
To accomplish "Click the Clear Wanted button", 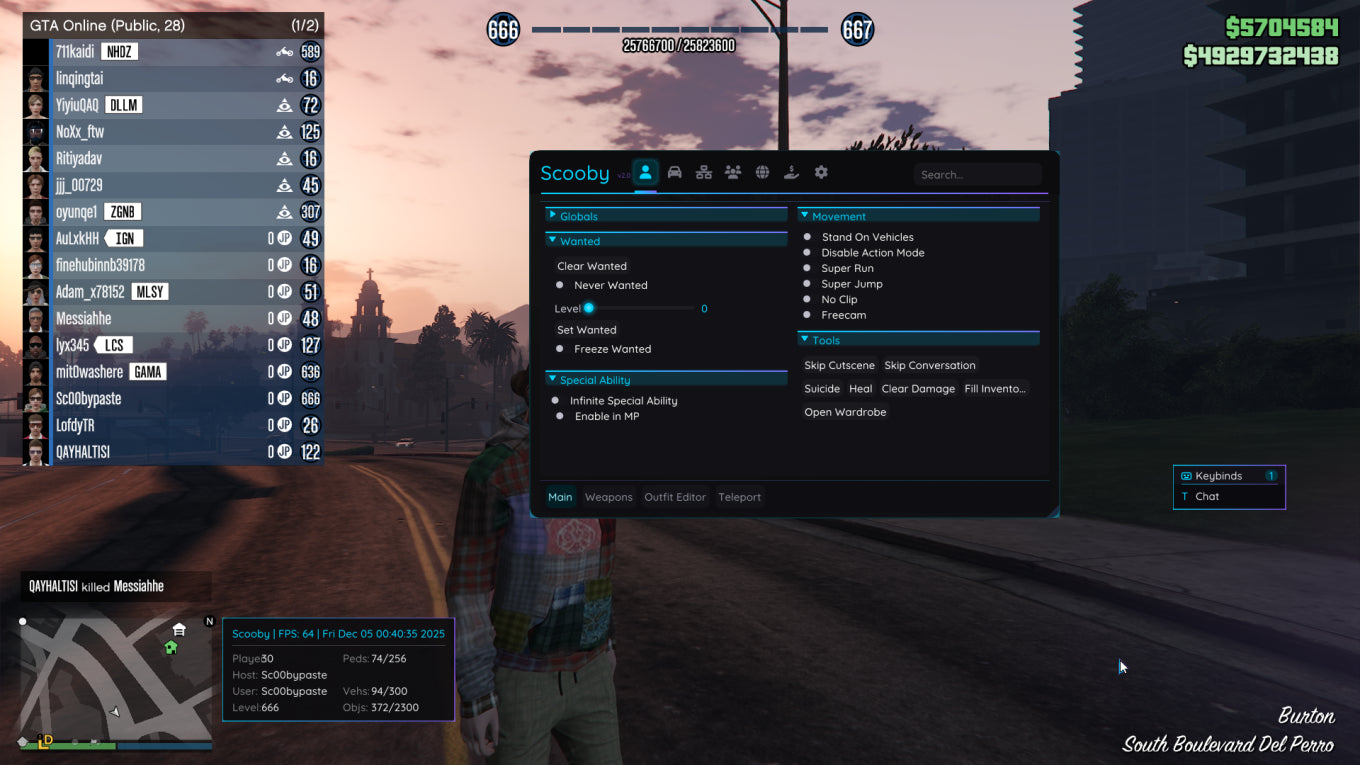I will [x=592, y=266].
